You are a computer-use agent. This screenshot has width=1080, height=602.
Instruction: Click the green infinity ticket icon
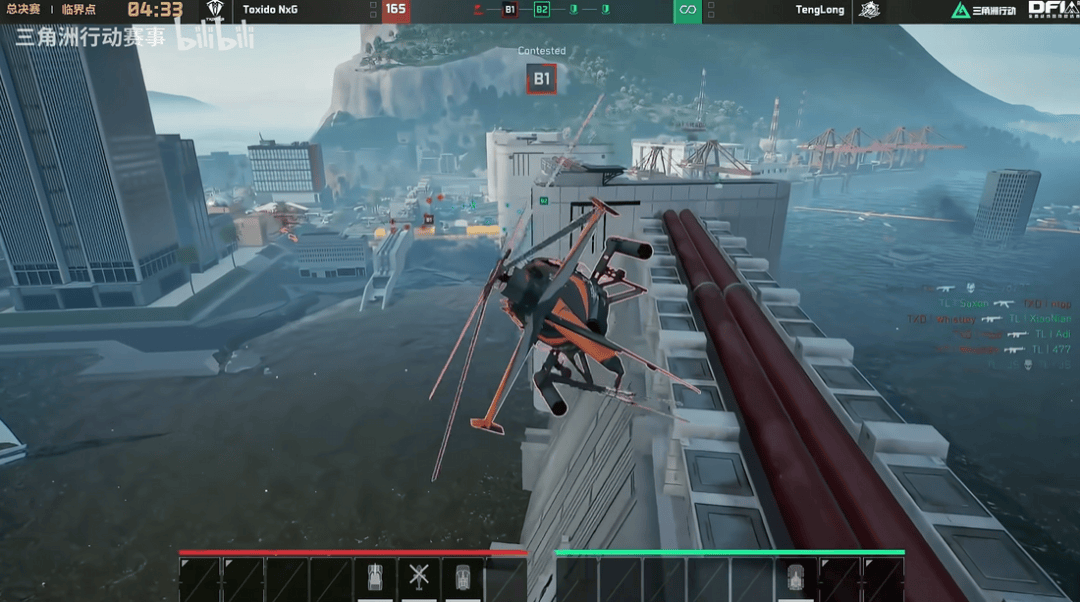coord(687,10)
